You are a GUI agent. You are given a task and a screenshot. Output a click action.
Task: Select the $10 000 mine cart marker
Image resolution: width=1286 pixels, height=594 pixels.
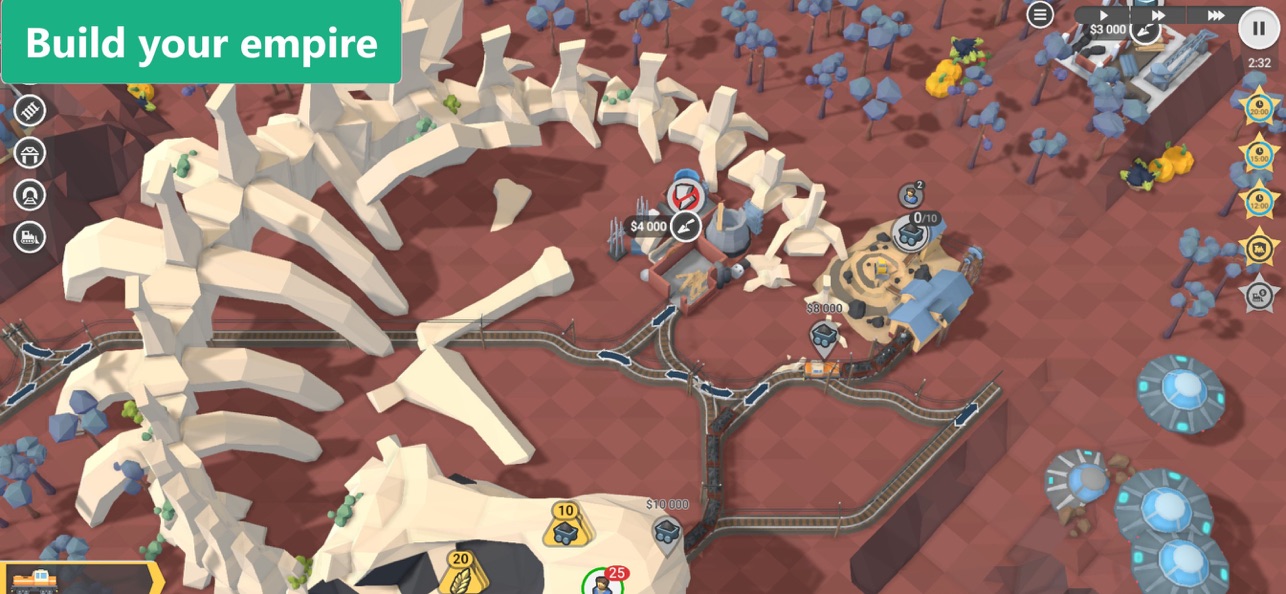667,531
